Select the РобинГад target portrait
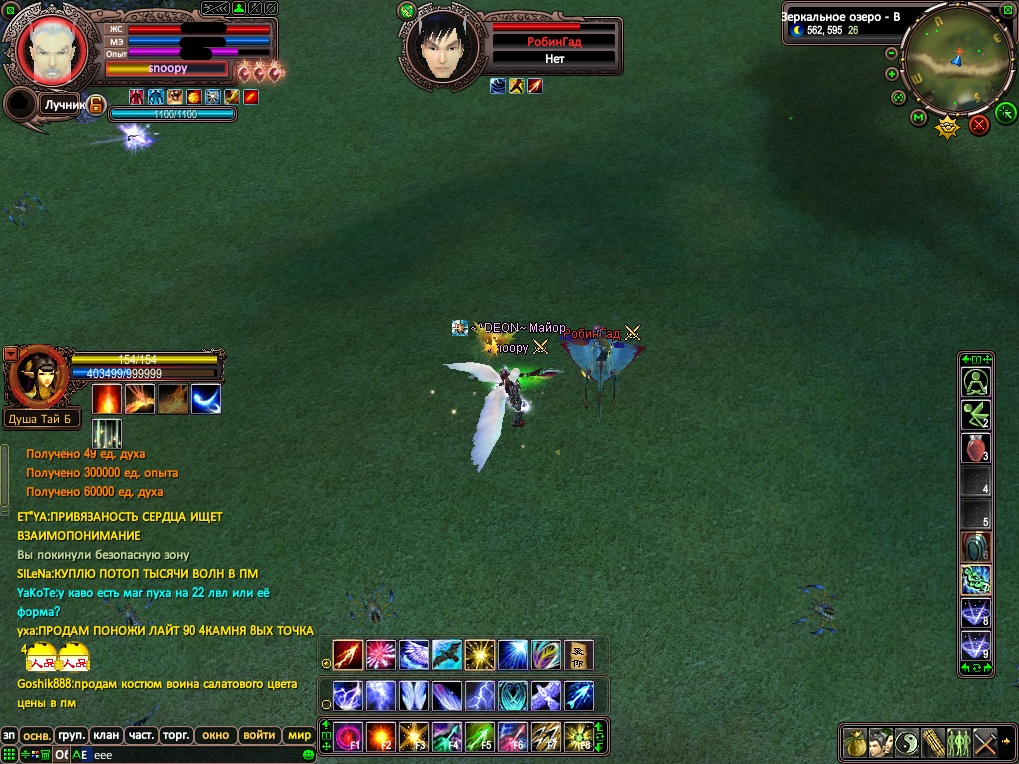Viewport: 1019px width, 764px height. point(441,48)
